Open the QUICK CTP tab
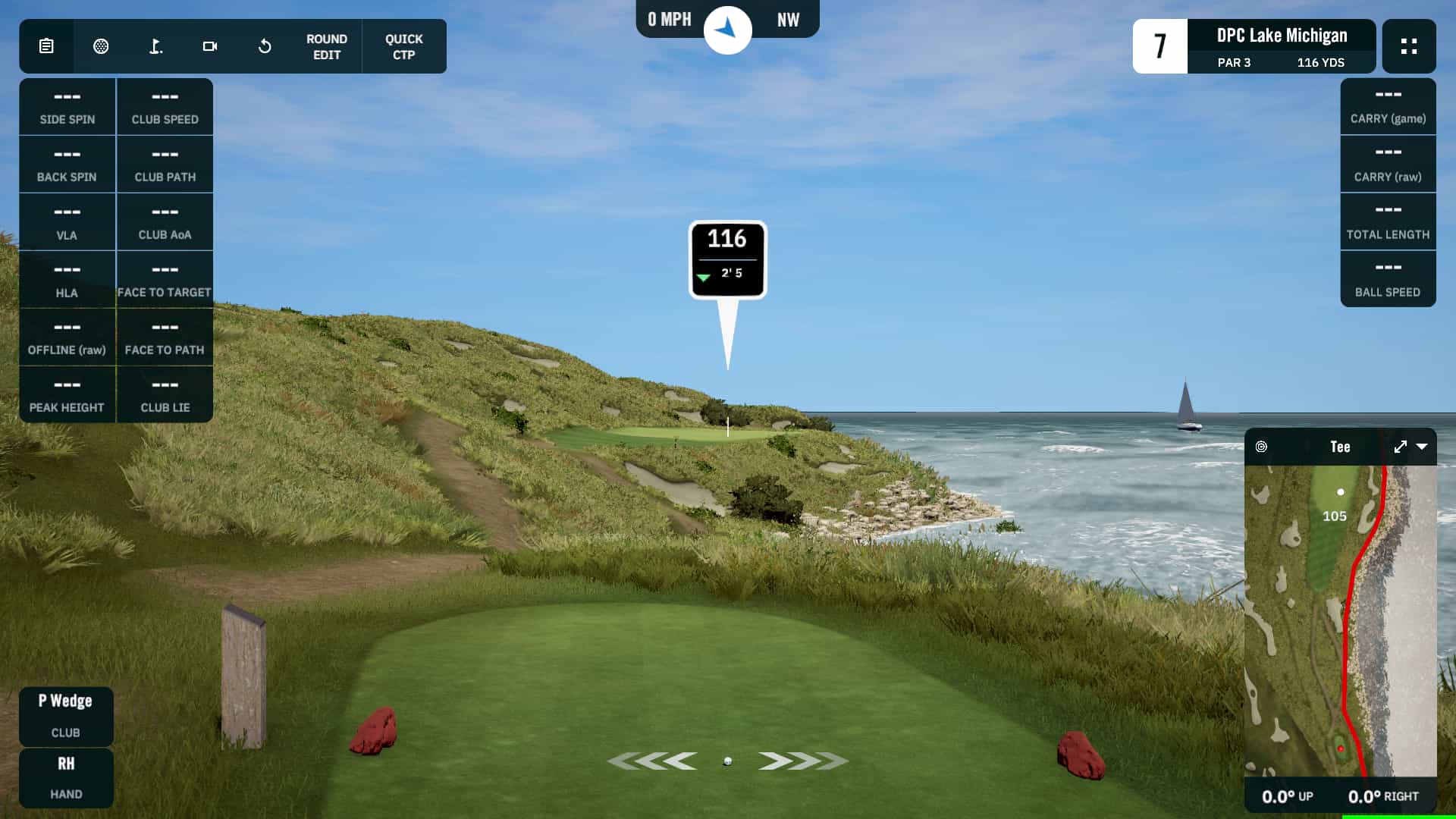This screenshot has height=819, width=1456. point(404,46)
